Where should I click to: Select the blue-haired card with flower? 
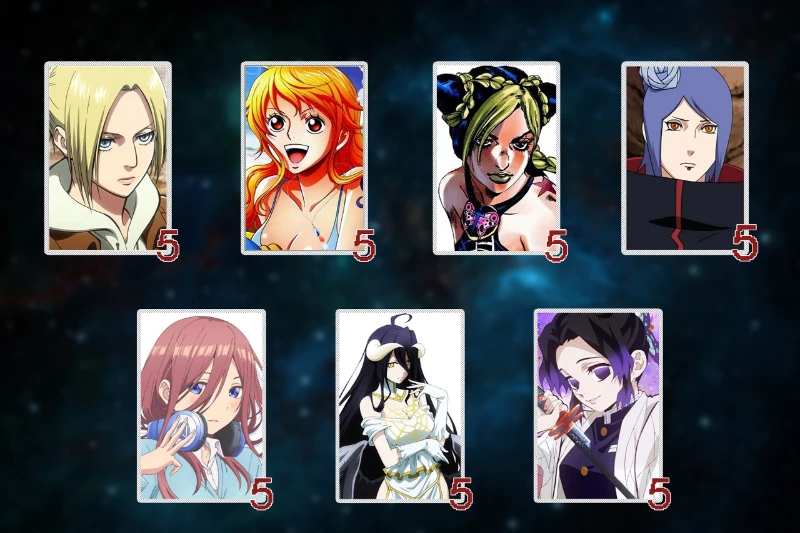[x=684, y=157]
